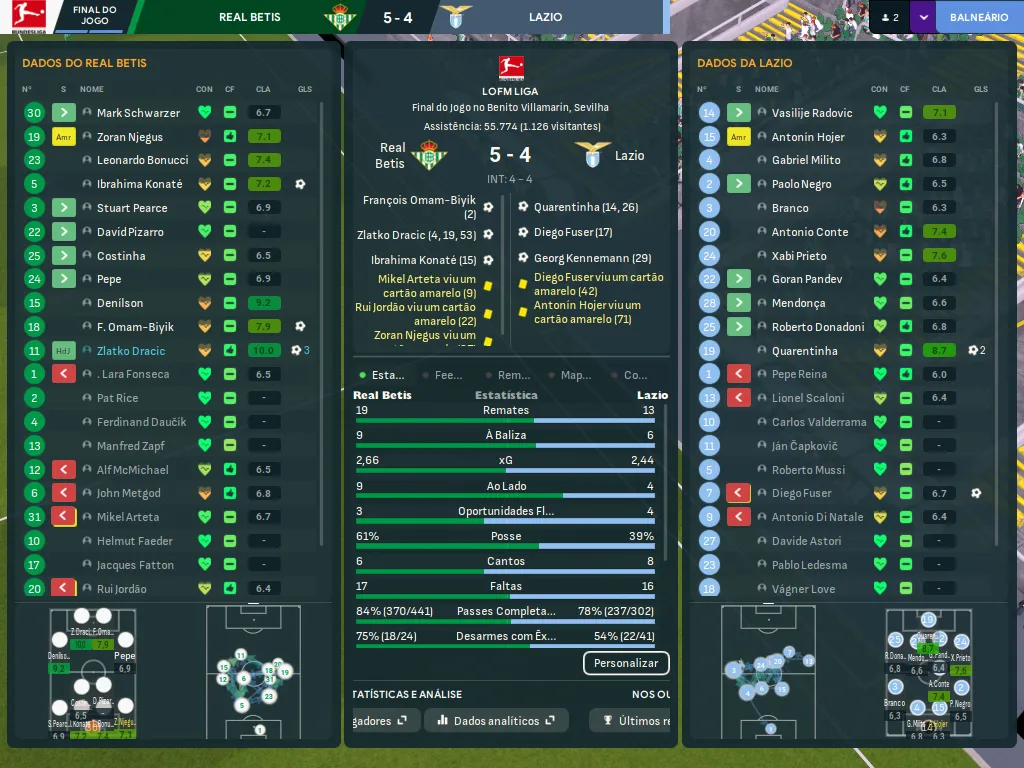This screenshot has height=768, width=1024.
Task: Open Mark Schwarzer's player profile
Action: click(138, 113)
